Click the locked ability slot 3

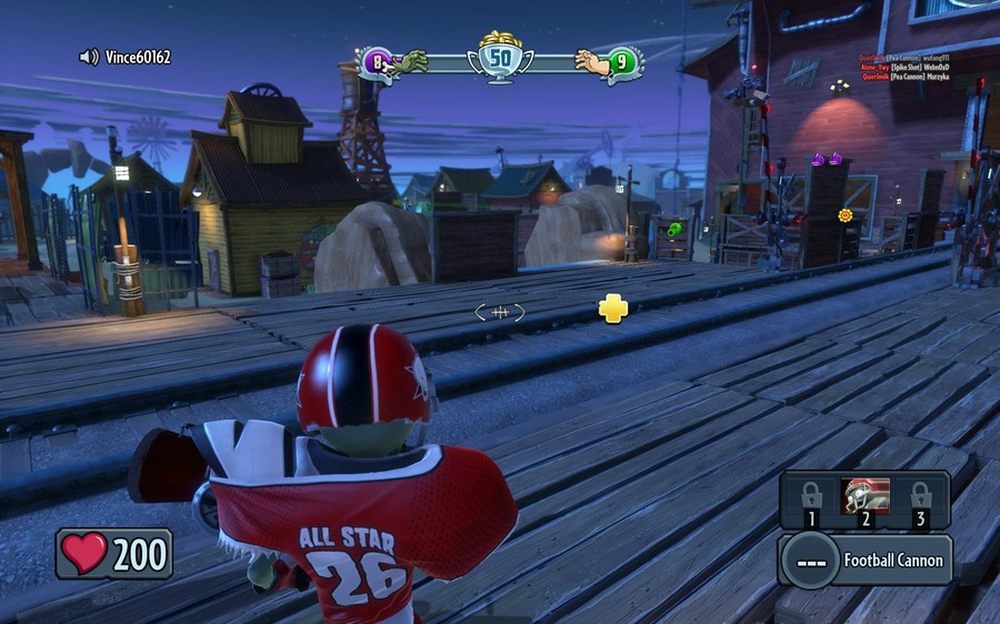(920, 499)
